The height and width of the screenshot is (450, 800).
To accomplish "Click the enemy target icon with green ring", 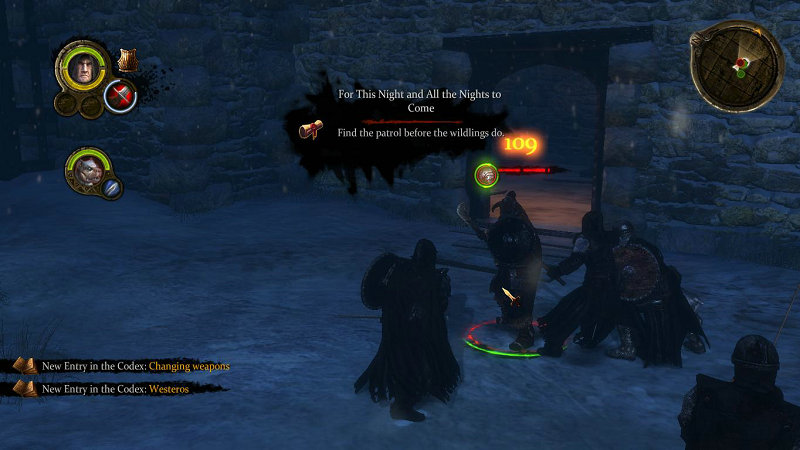I will [487, 175].
